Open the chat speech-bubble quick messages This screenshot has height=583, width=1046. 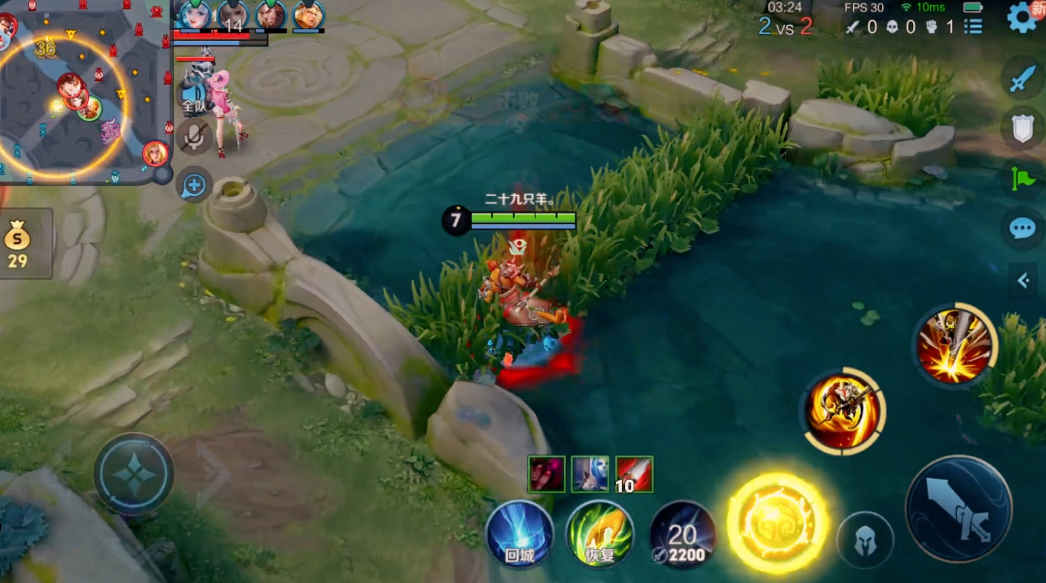tap(1022, 228)
